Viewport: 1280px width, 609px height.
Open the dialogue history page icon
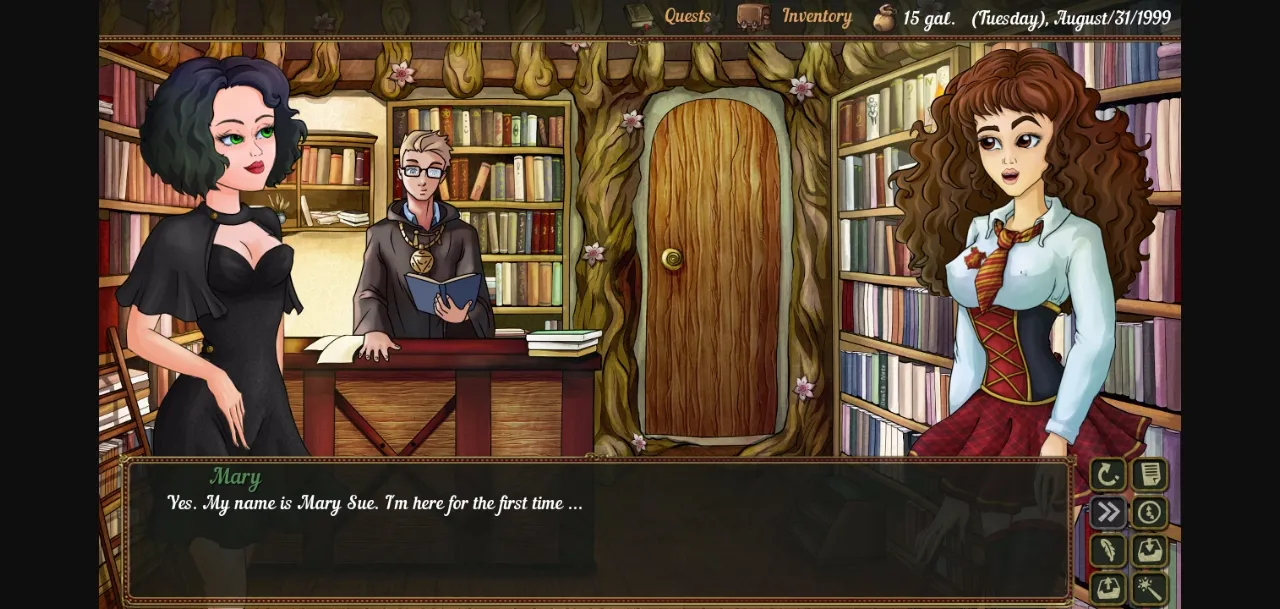tap(1150, 474)
